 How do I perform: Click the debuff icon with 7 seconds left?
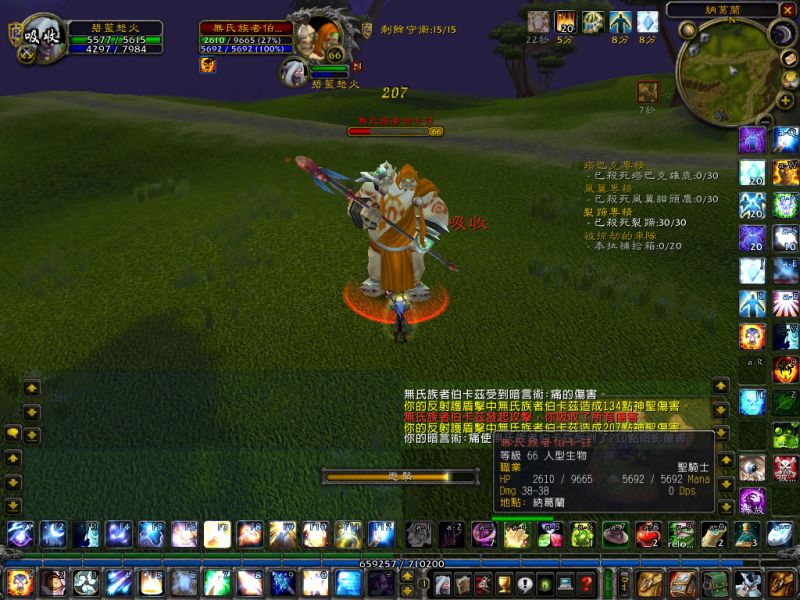pos(648,91)
